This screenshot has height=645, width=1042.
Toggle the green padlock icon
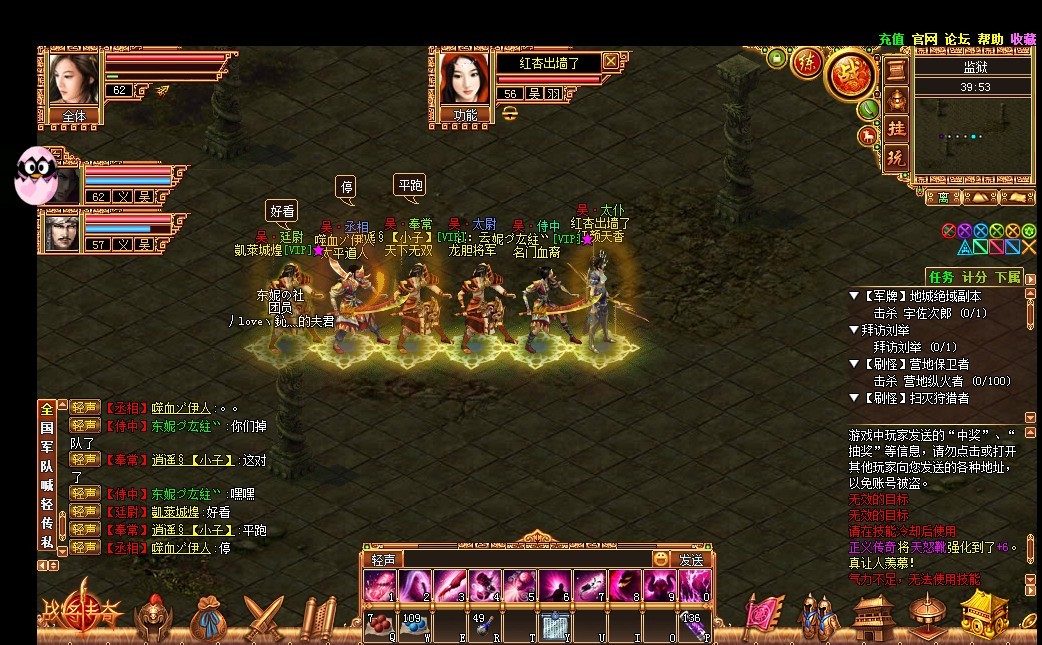click(x=777, y=59)
